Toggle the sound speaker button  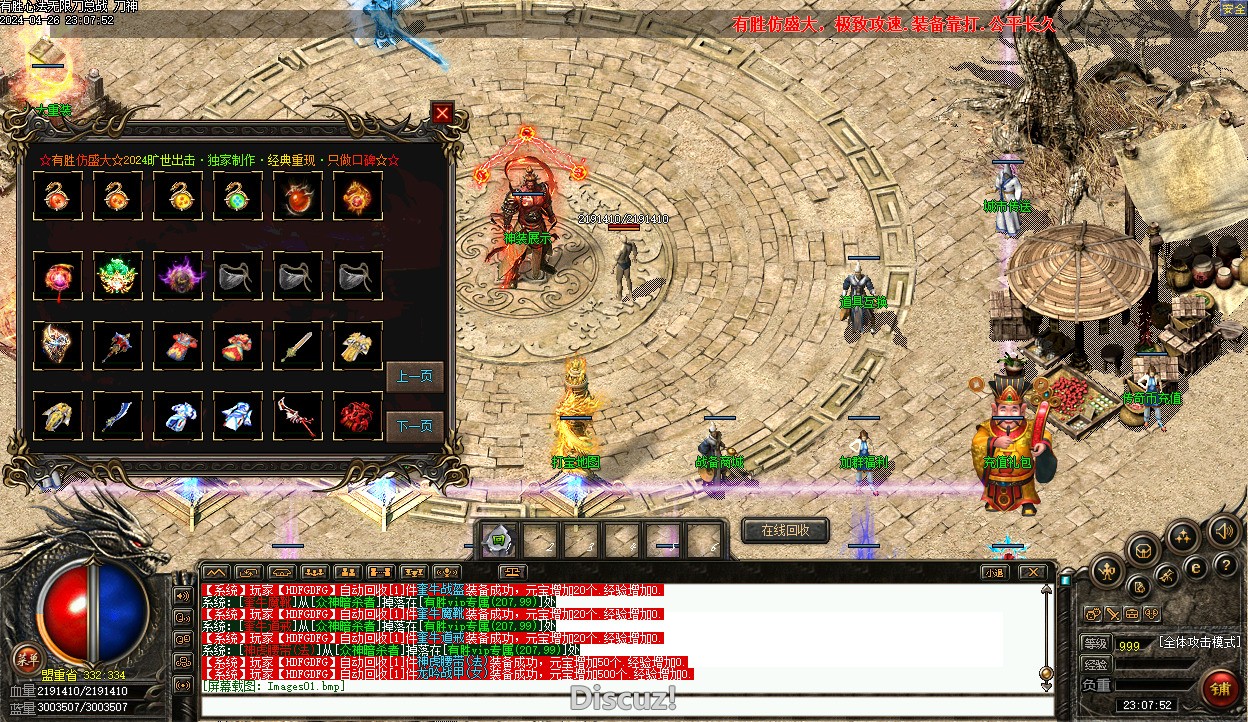click(x=1224, y=530)
